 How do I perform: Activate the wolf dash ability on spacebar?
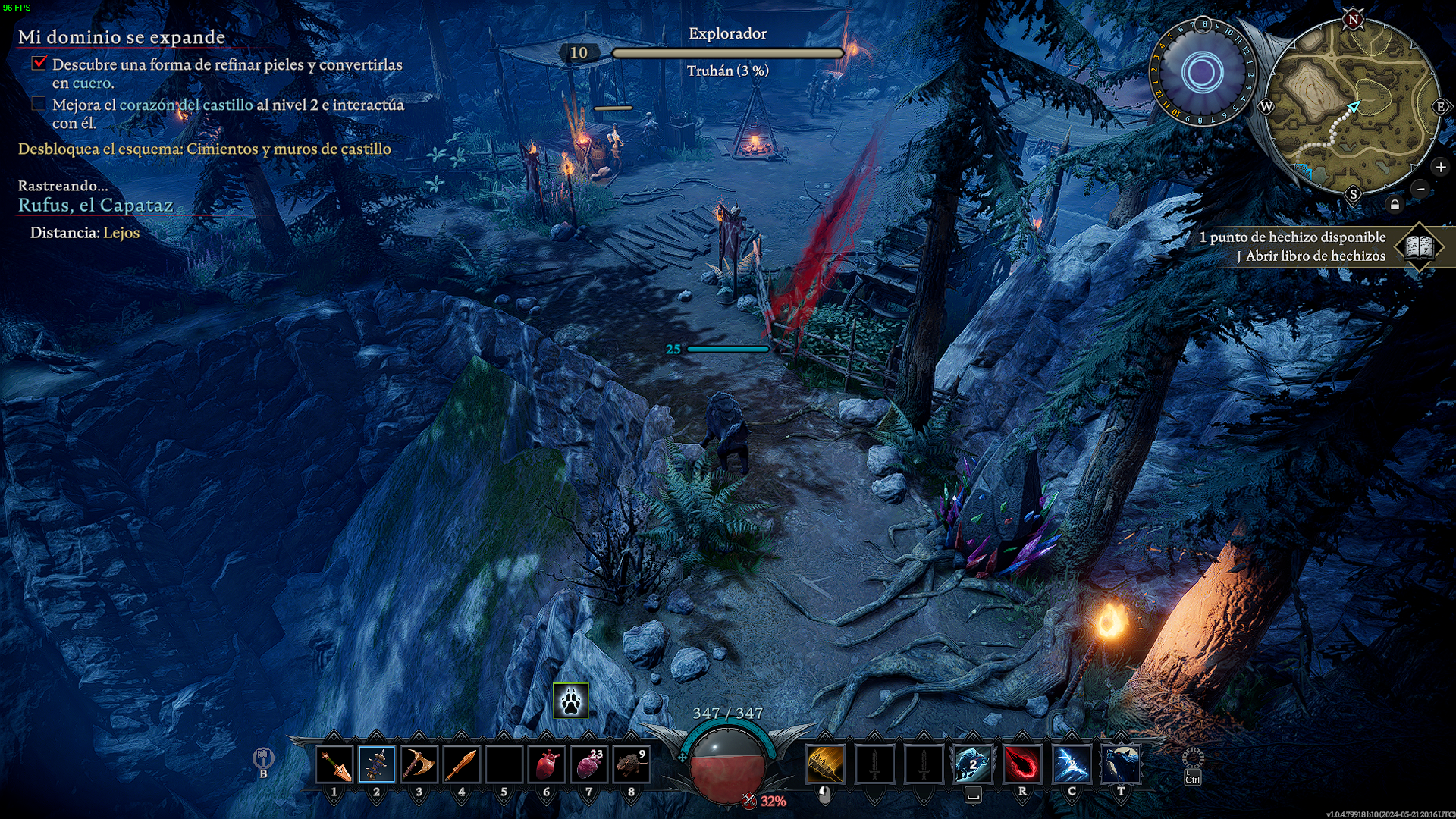pos(973,764)
